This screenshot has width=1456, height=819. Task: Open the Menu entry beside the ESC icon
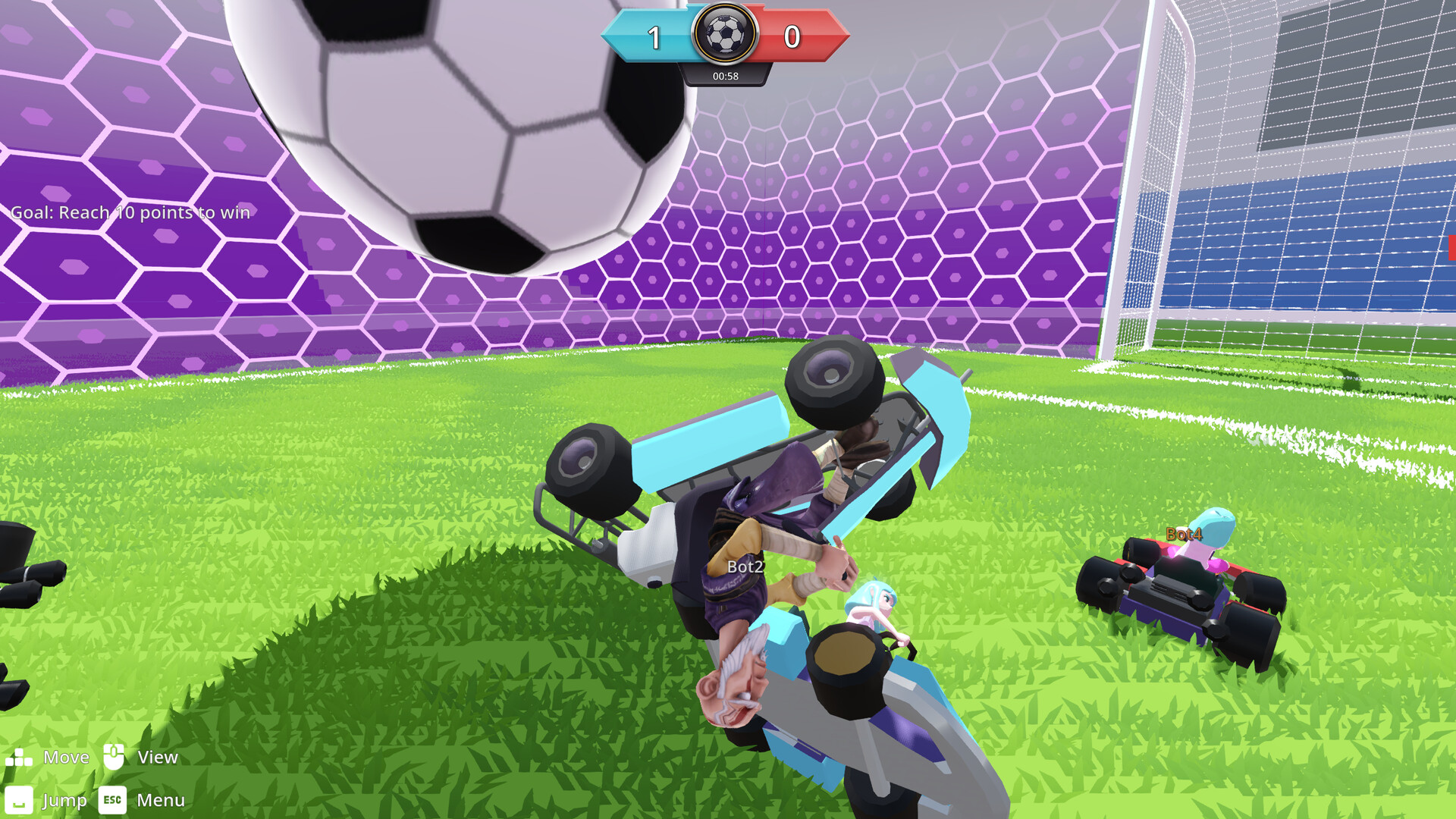tap(161, 800)
